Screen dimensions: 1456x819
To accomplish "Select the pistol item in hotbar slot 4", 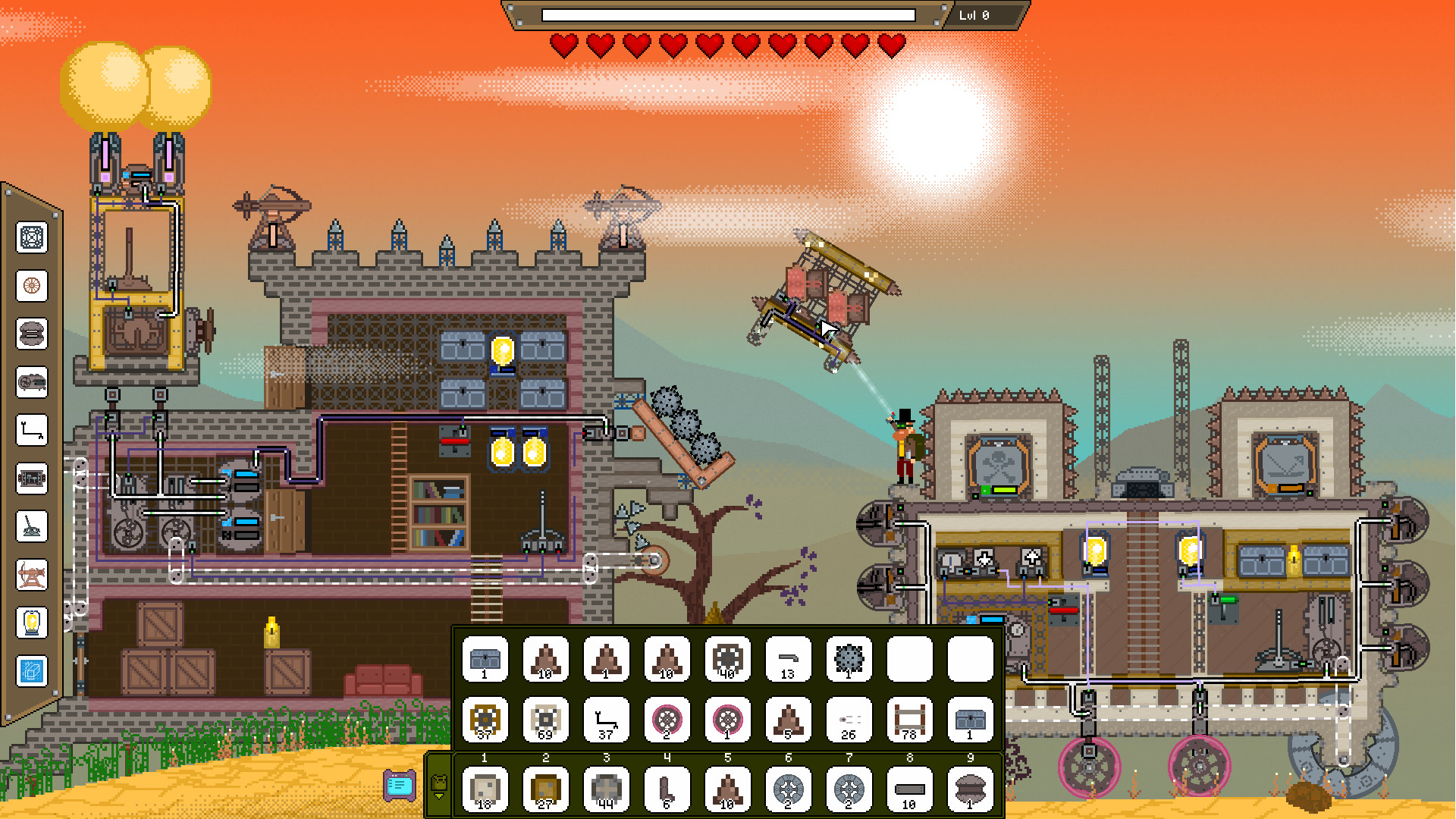I will click(667, 789).
